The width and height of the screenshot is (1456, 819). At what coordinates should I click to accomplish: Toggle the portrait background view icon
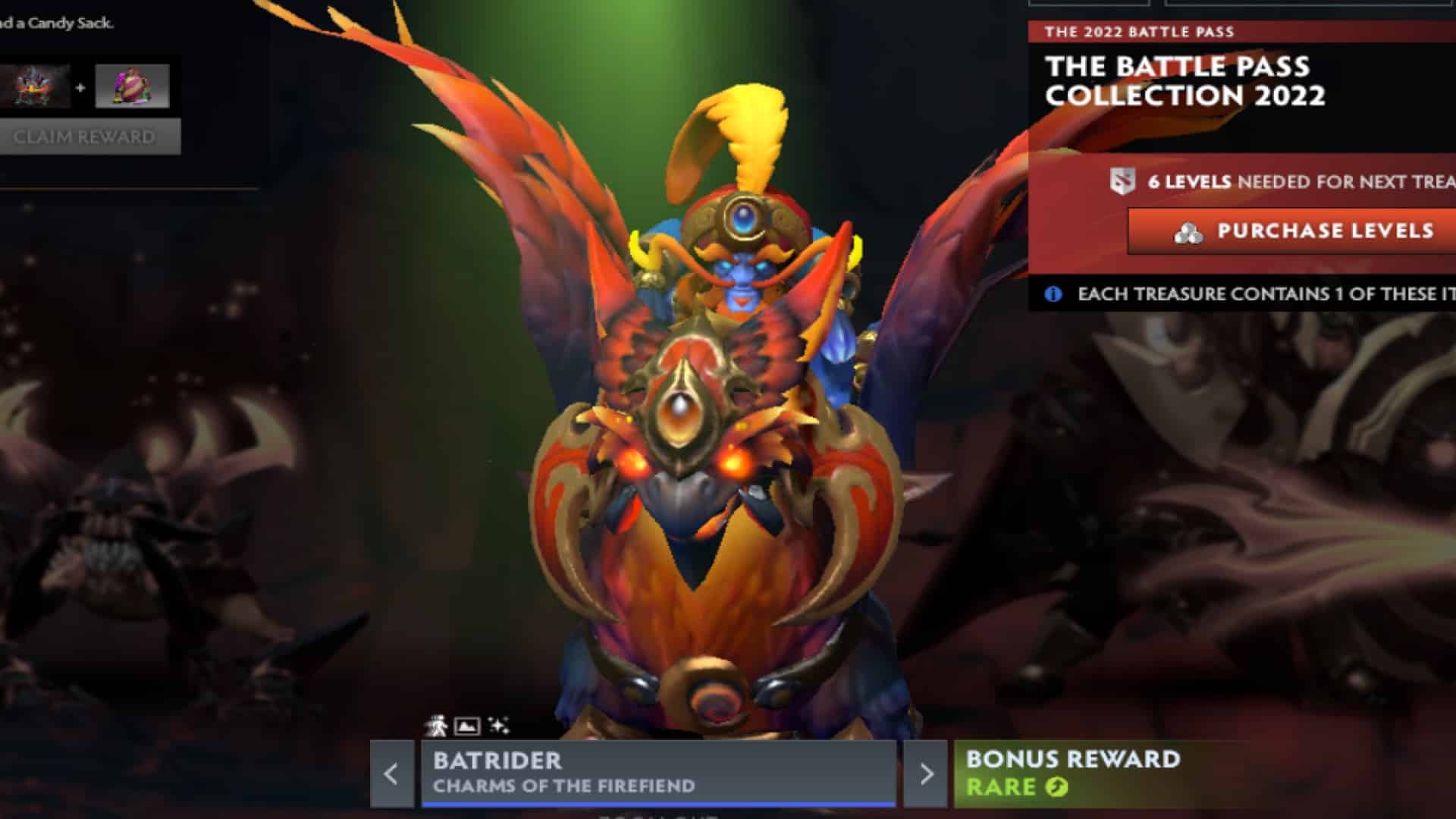tap(466, 725)
